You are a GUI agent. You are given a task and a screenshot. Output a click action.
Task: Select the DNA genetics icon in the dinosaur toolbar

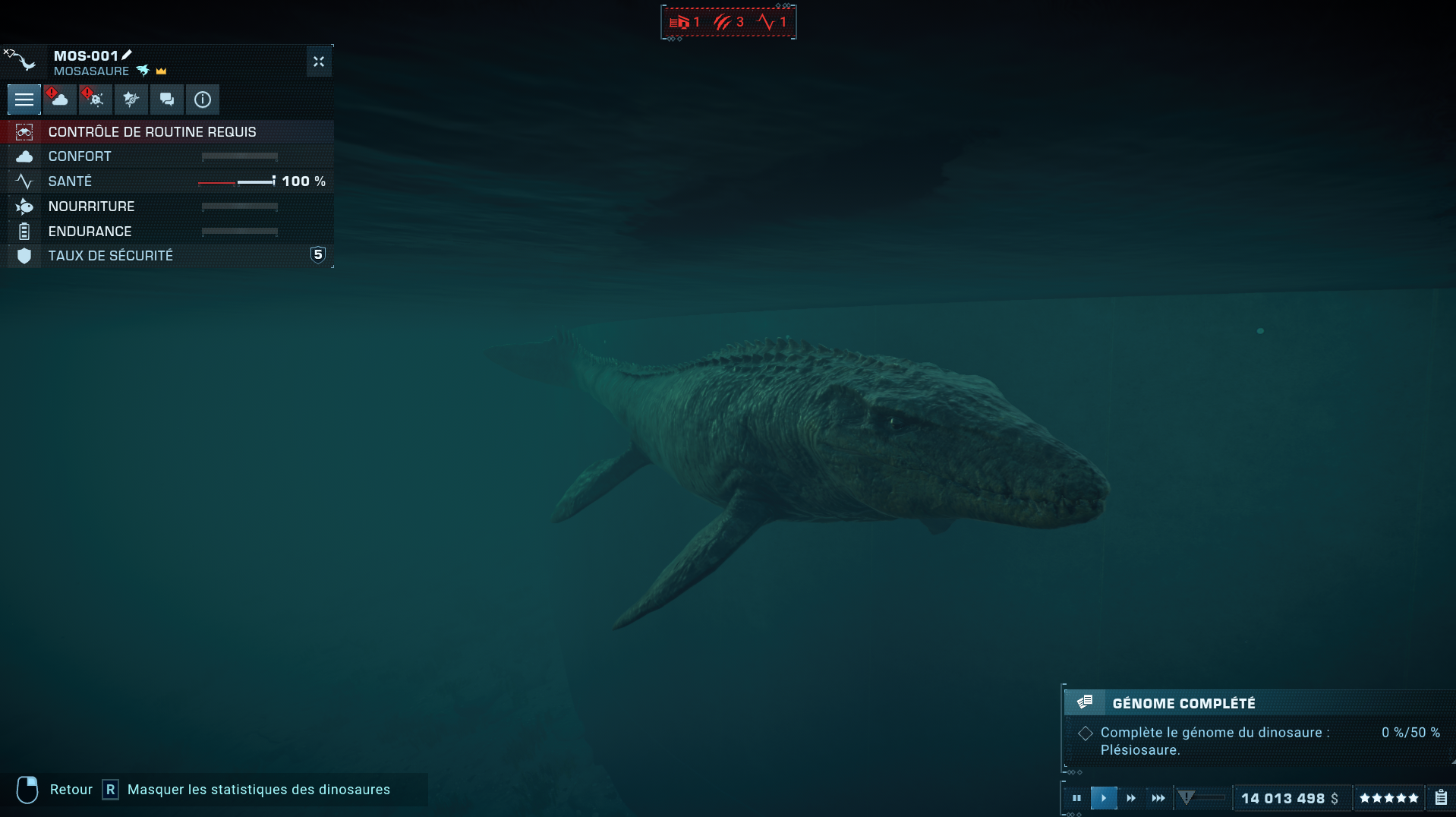tap(131, 99)
